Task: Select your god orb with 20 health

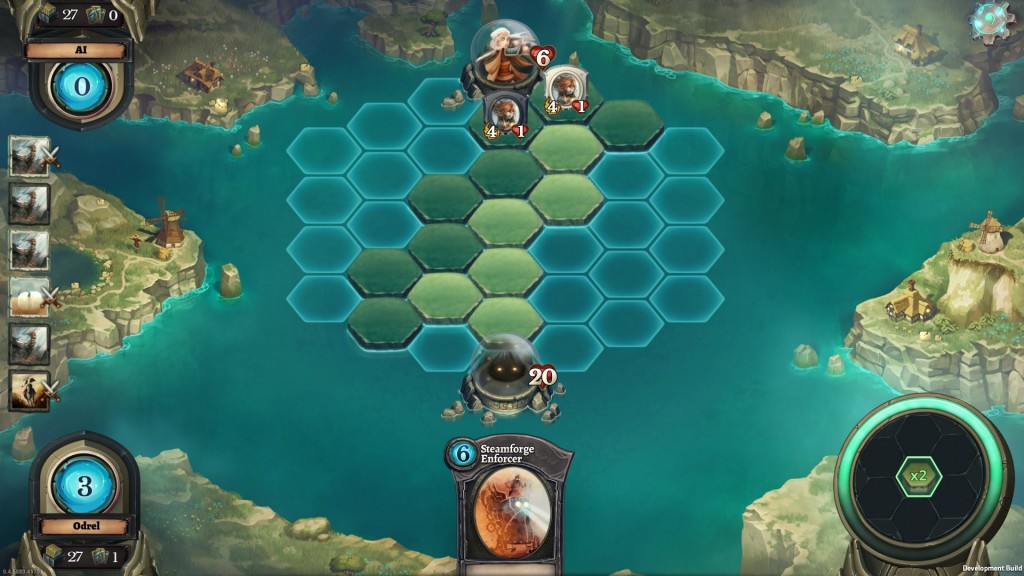Action: [x=503, y=377]
